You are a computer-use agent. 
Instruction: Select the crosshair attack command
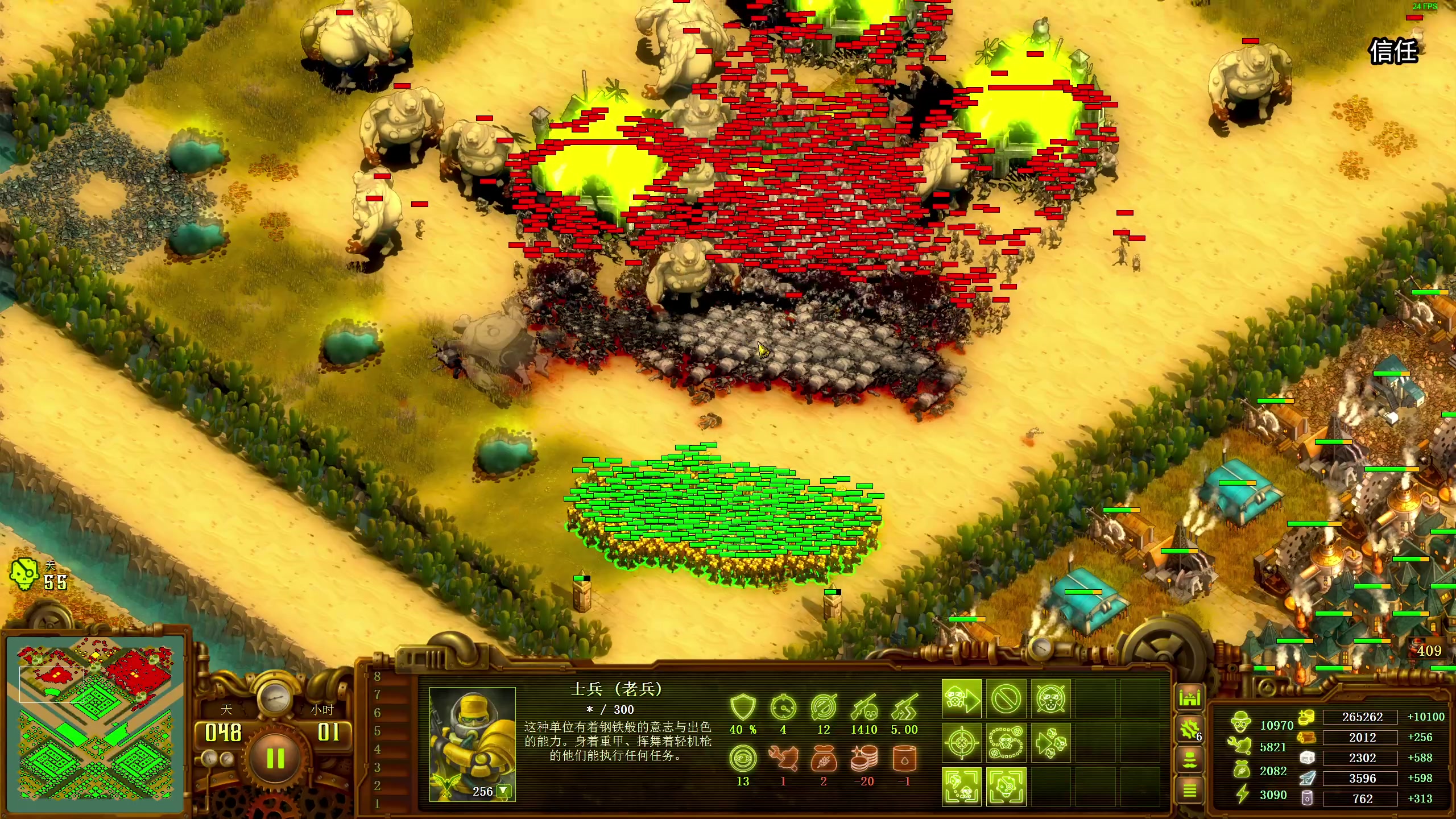pos(961,743)
